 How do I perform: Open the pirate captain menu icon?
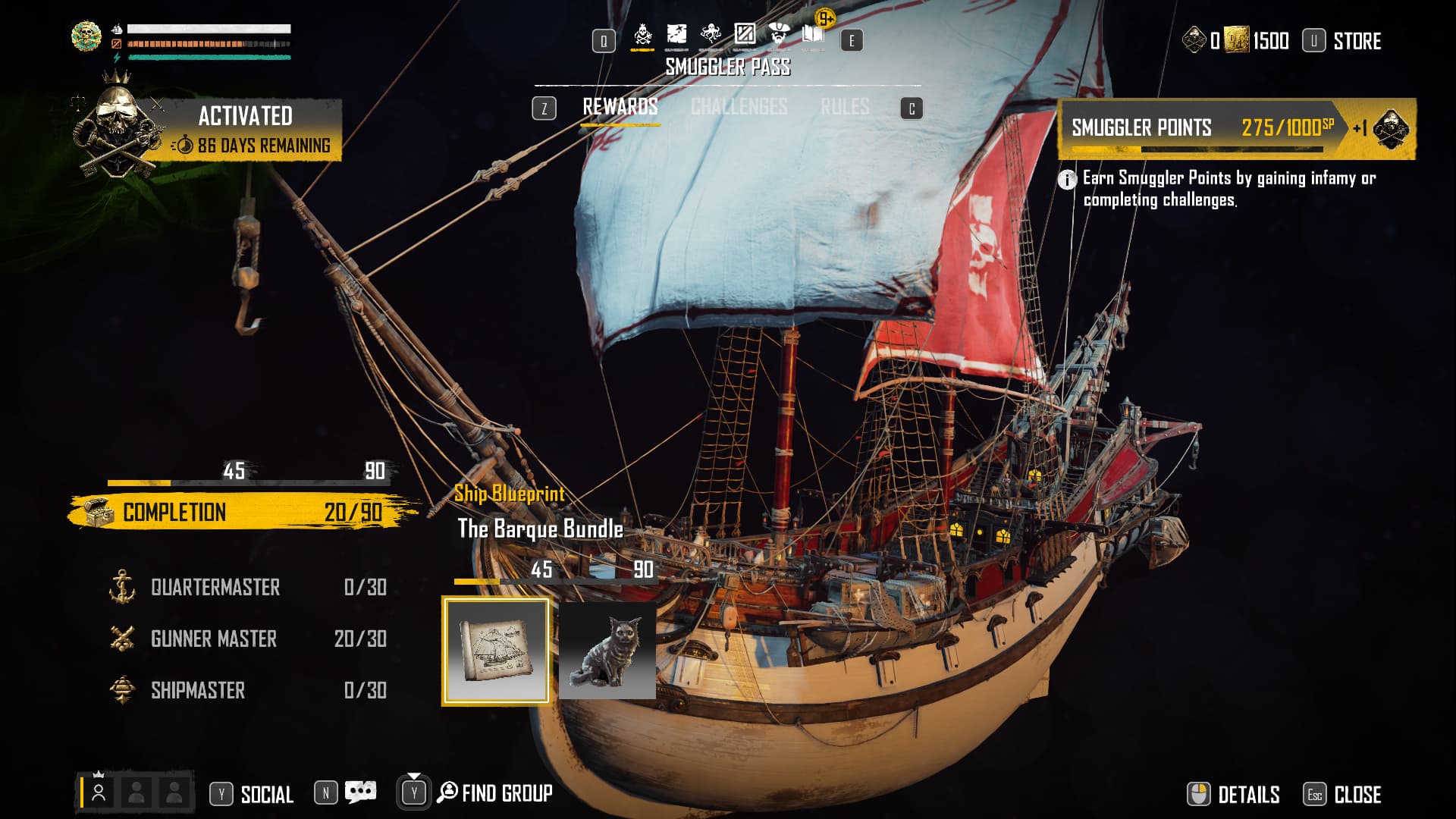click(779, 34)
